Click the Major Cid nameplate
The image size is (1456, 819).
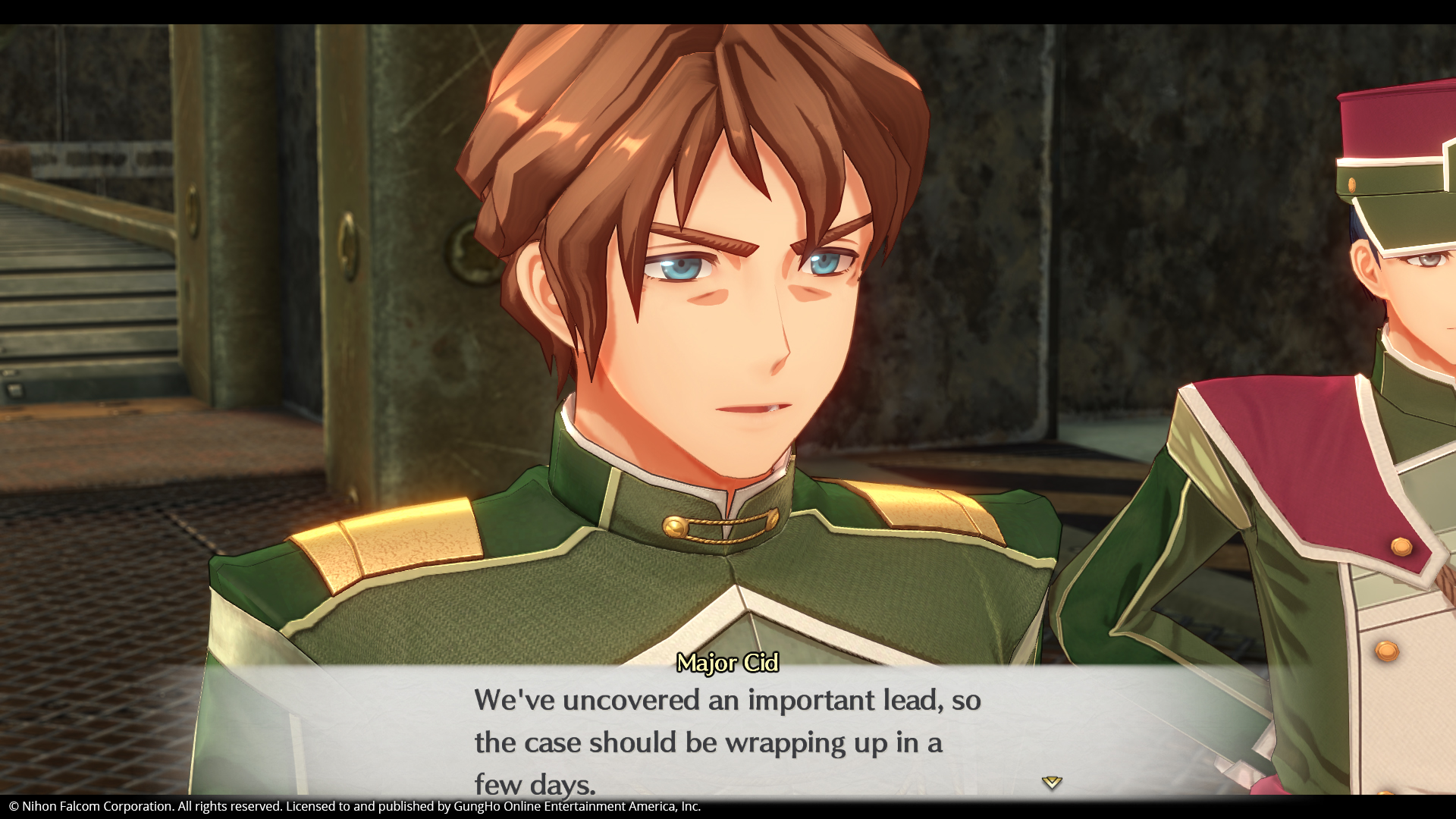pyautogui.click(x=727, y=664)
